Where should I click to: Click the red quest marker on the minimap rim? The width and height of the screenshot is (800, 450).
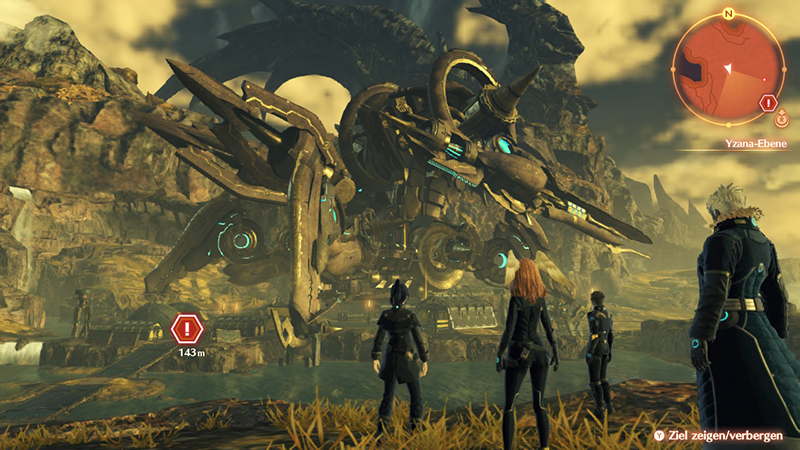click(x=767, y=102)
